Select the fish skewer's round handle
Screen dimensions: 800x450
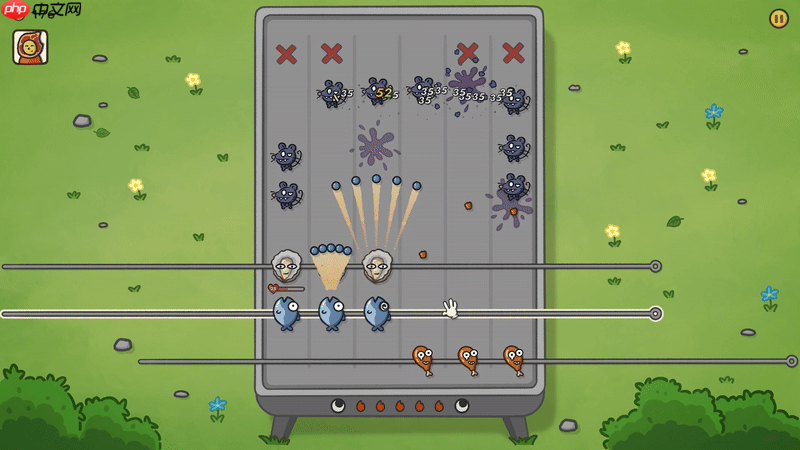pos(655,314)
